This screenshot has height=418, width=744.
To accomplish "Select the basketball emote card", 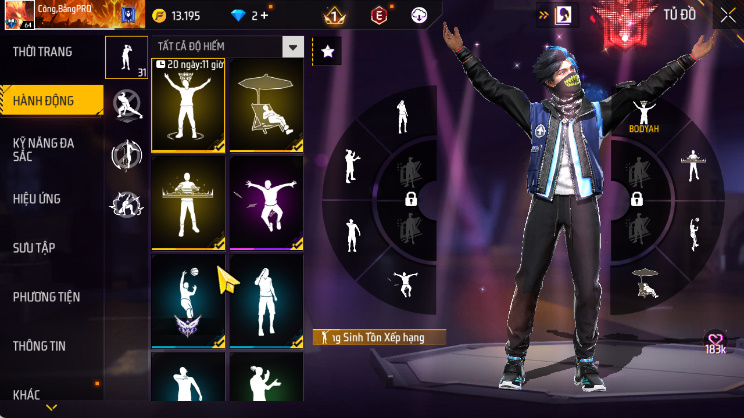I will click(187, 301).
